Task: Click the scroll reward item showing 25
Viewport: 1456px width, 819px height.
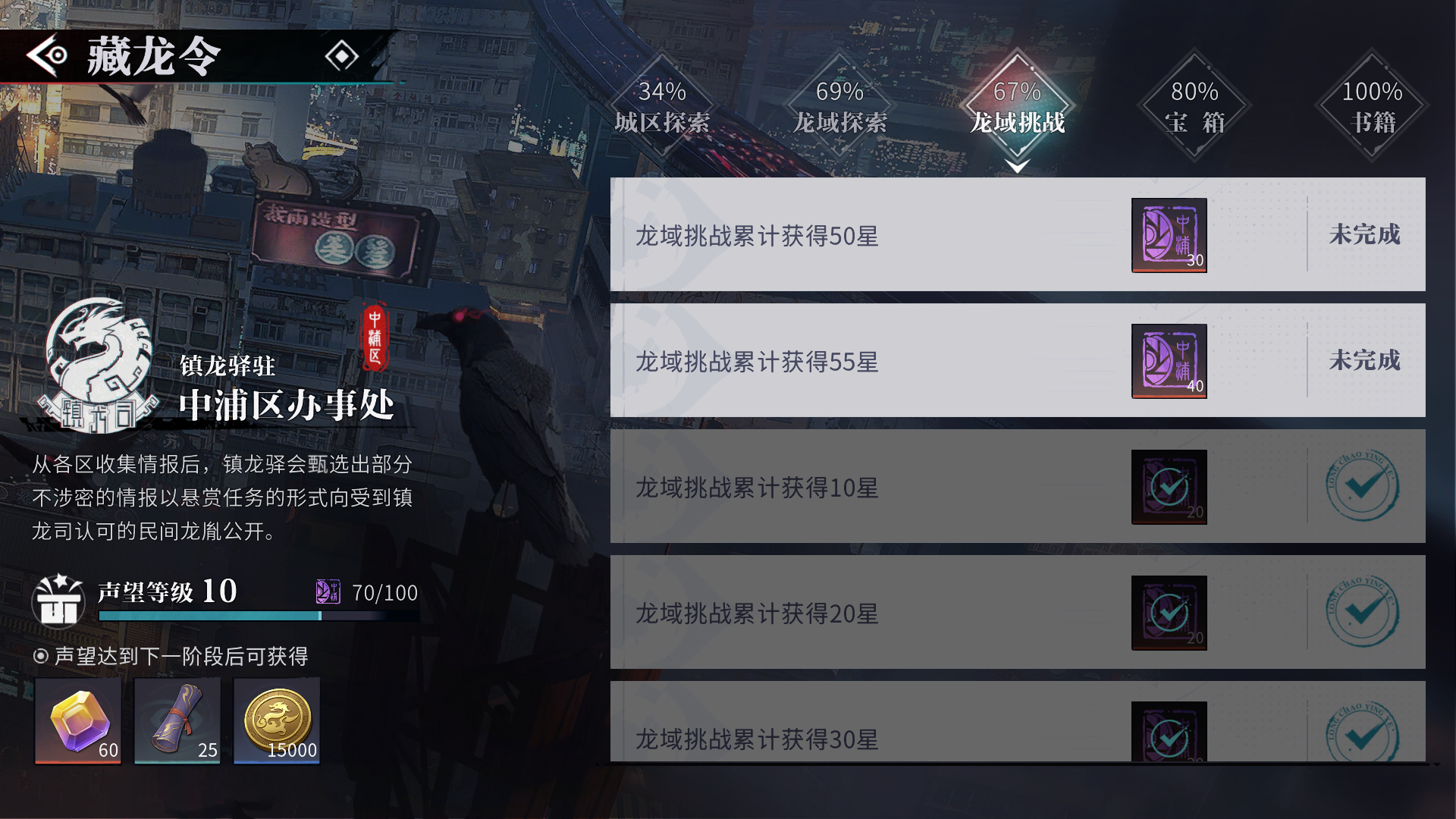Action: (176, 719)
